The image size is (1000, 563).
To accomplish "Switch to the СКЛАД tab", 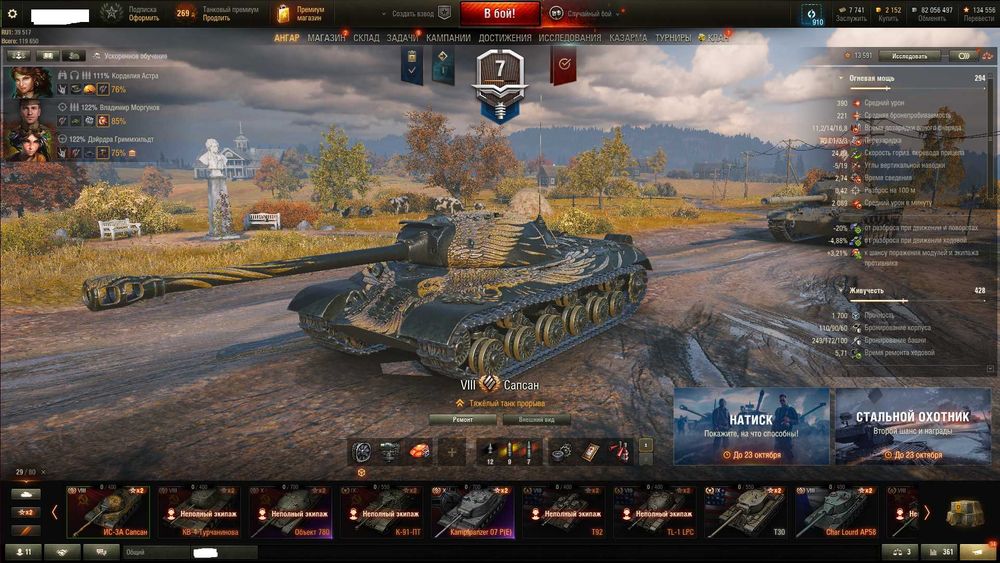I will 366,38.
